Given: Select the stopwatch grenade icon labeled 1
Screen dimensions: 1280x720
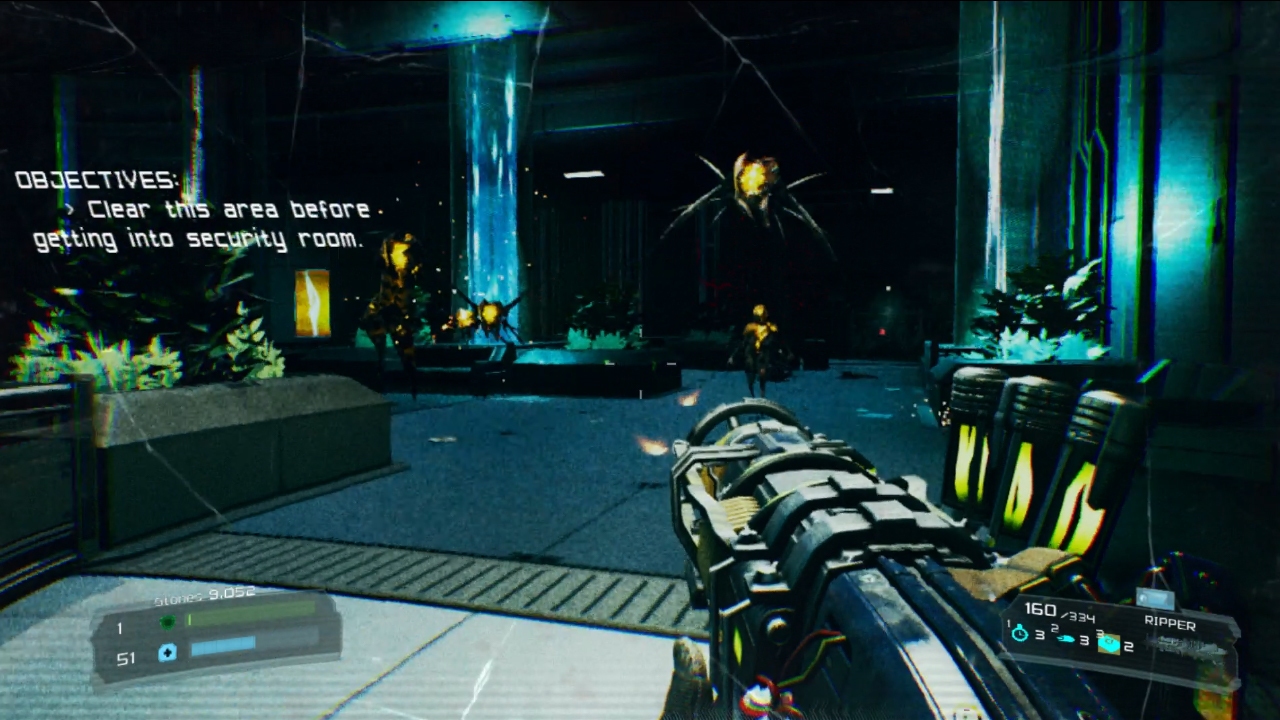Looking at the screenshot, I should tap(1019, 632).
